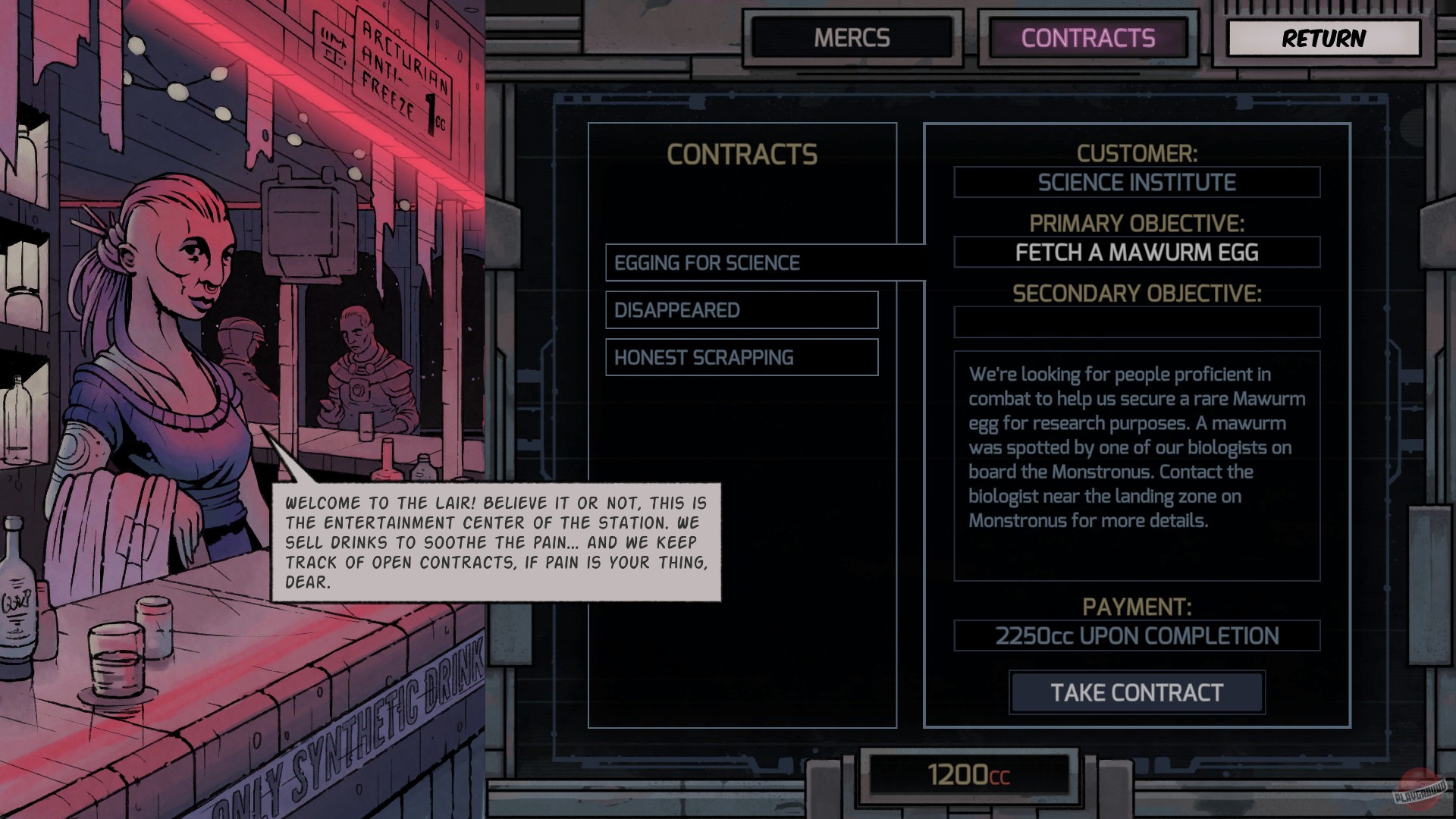Select the DISAPPEARED contract
This screenshot has height=819, width=1456.
point(742,310)
